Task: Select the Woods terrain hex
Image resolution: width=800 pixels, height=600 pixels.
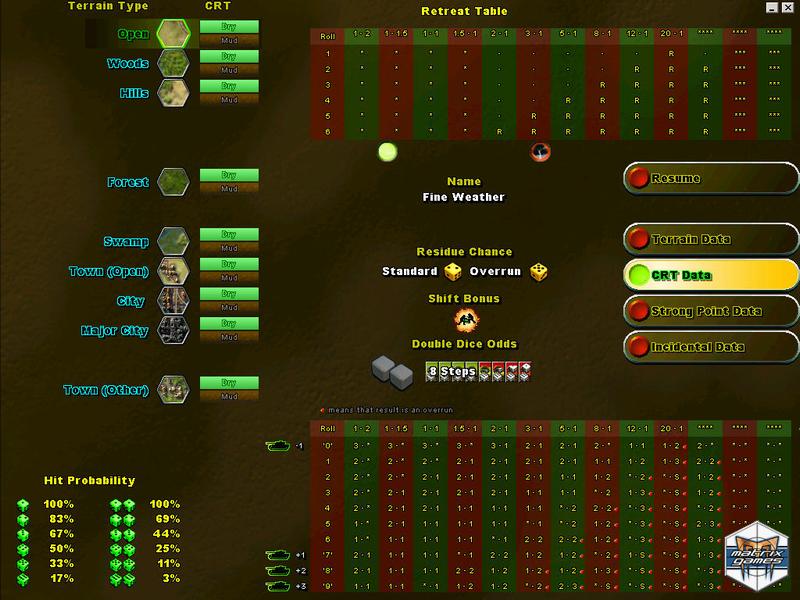Action: [x=171, y=64]
